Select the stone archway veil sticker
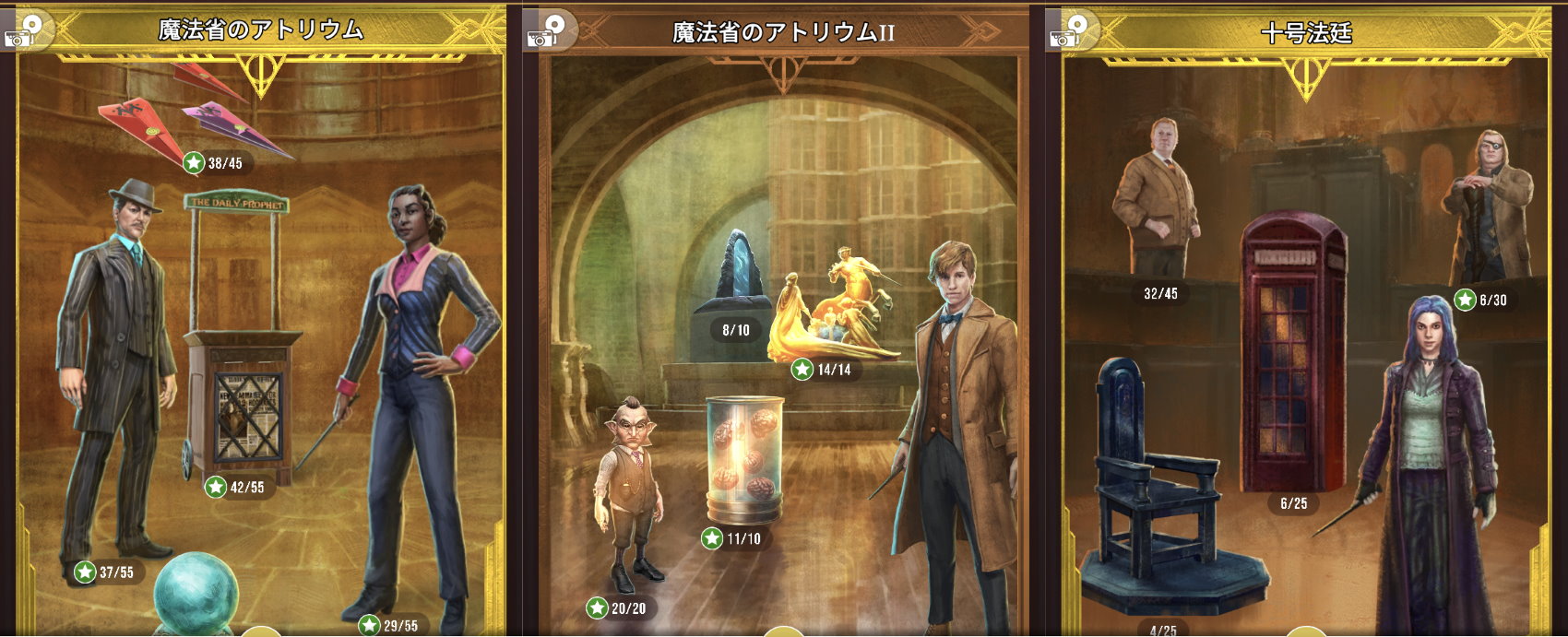Viewport: 1568px width, 637px height. (734, 277)
